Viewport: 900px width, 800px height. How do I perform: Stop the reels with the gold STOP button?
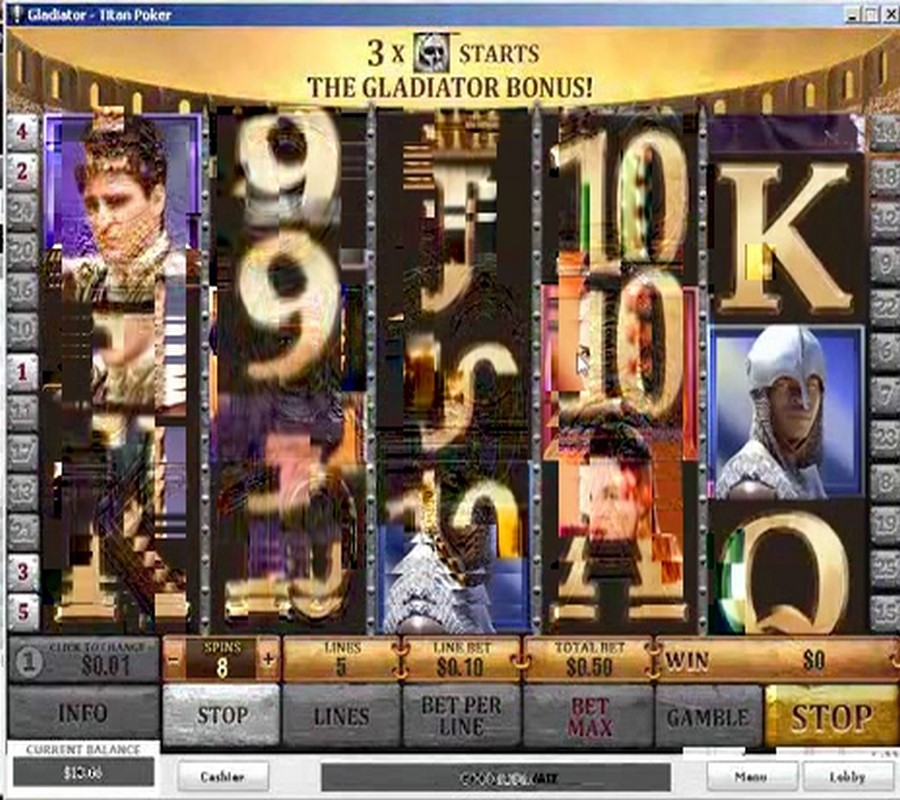tap(831, 715)
